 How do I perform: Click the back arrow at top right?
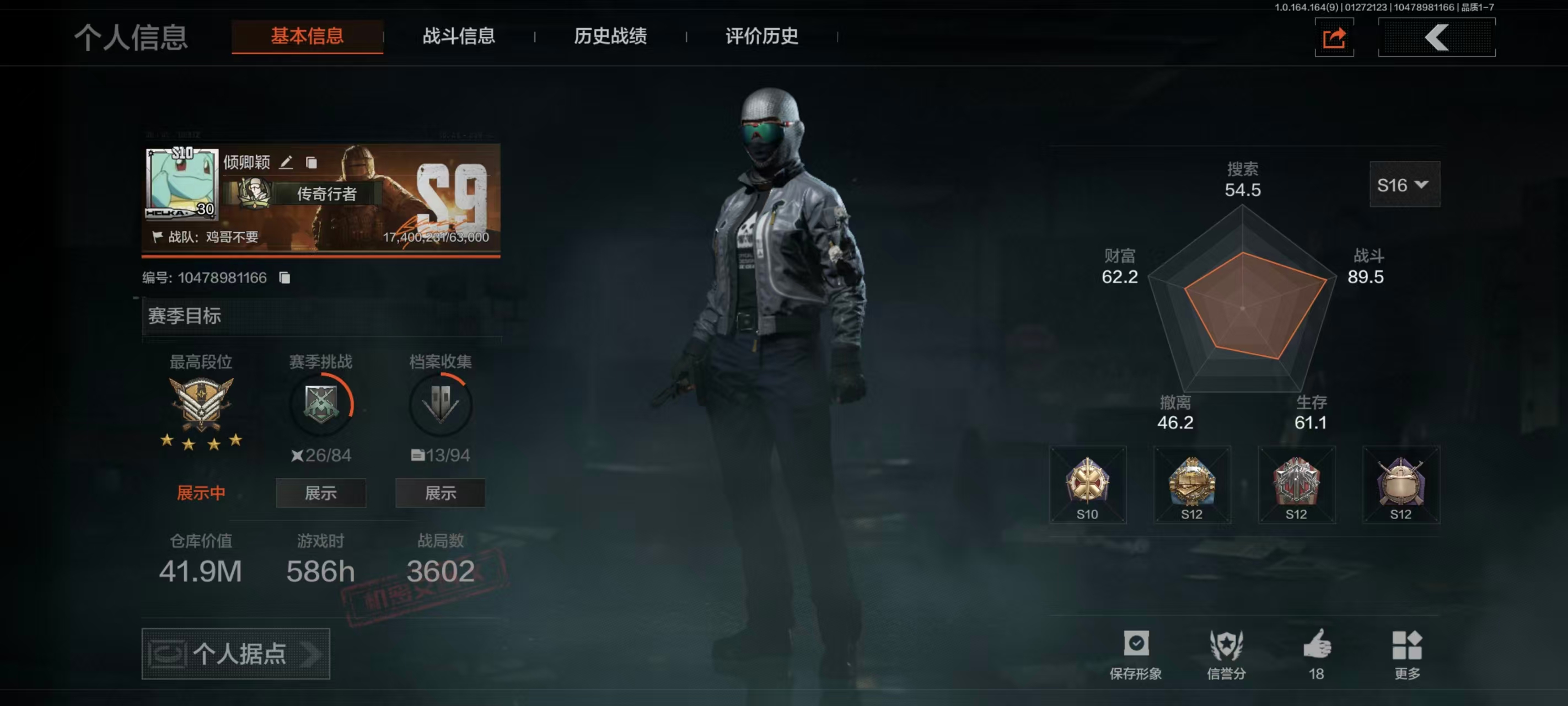tap(1437, 38)
